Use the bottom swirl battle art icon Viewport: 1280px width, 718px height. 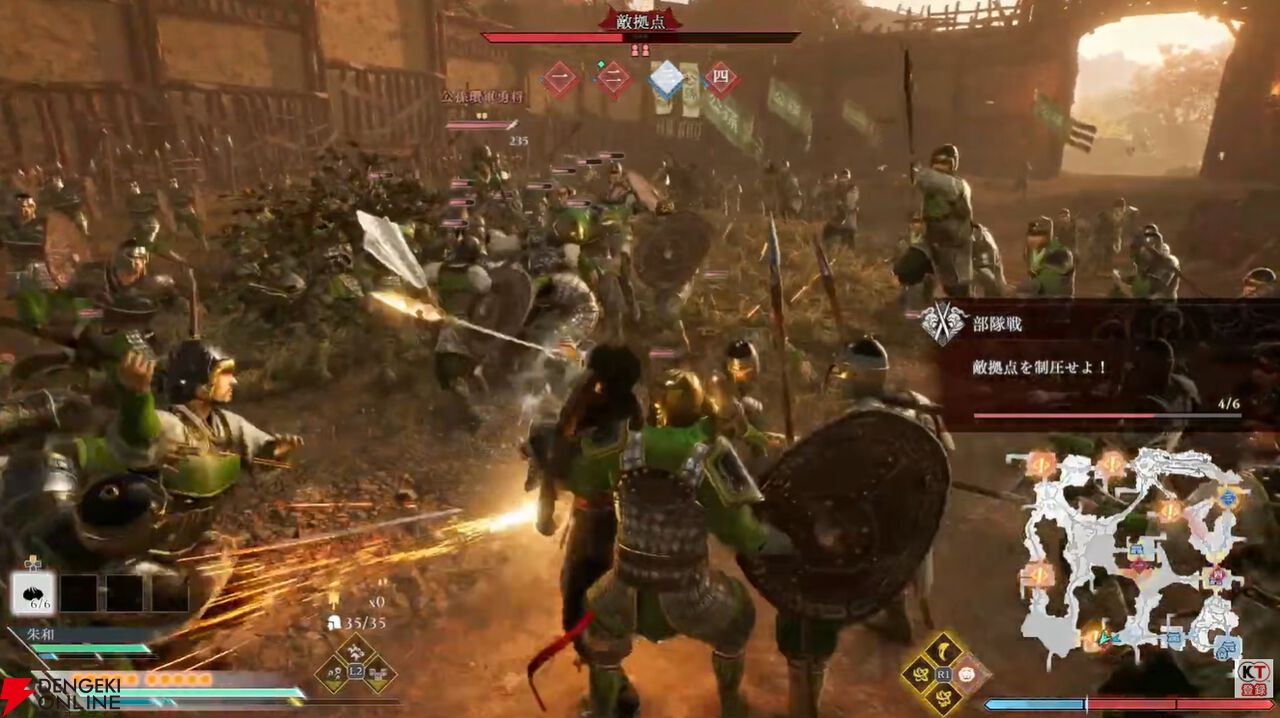click(942, 697)
